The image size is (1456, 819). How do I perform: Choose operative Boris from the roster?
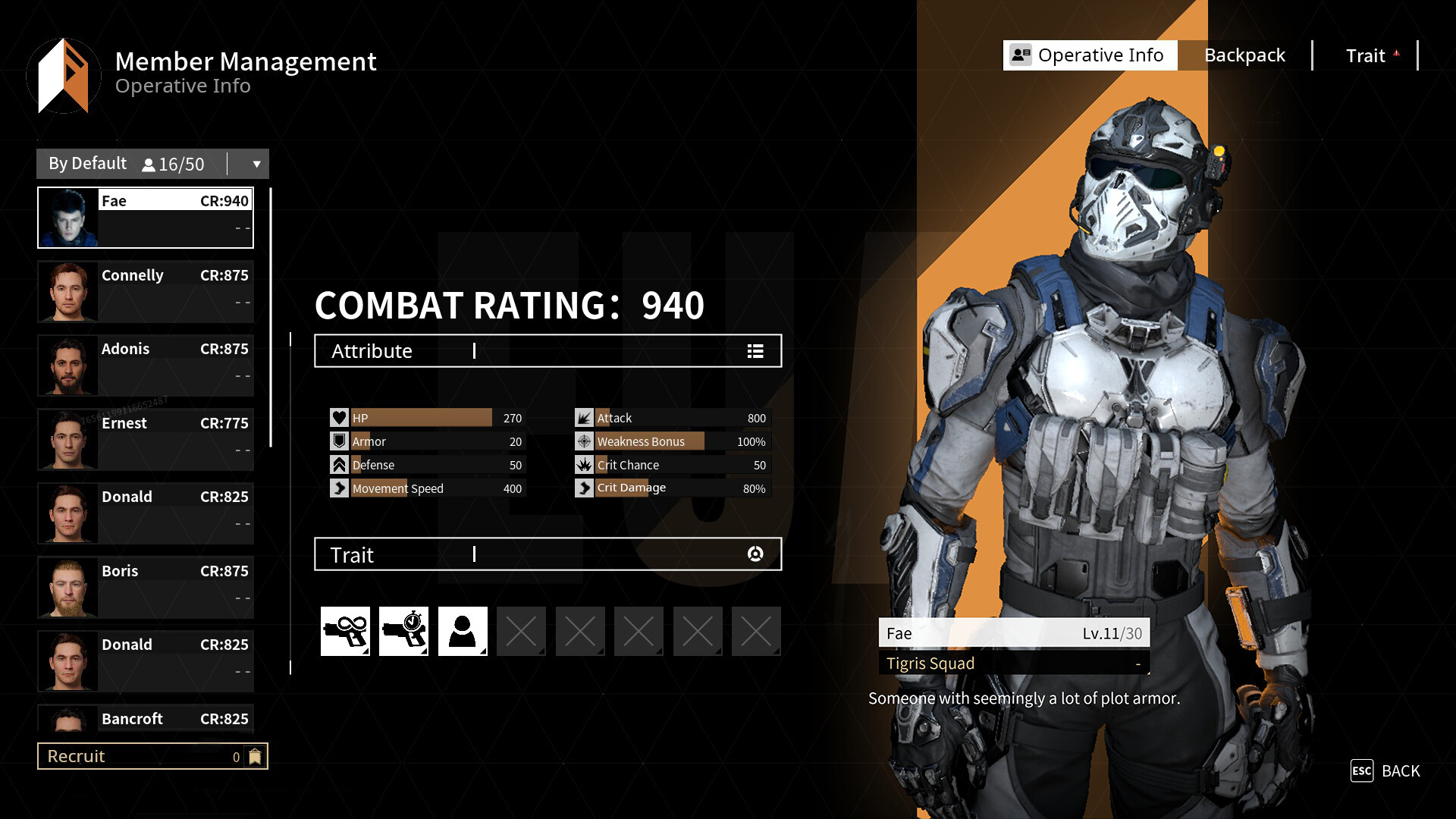(146, 587)
